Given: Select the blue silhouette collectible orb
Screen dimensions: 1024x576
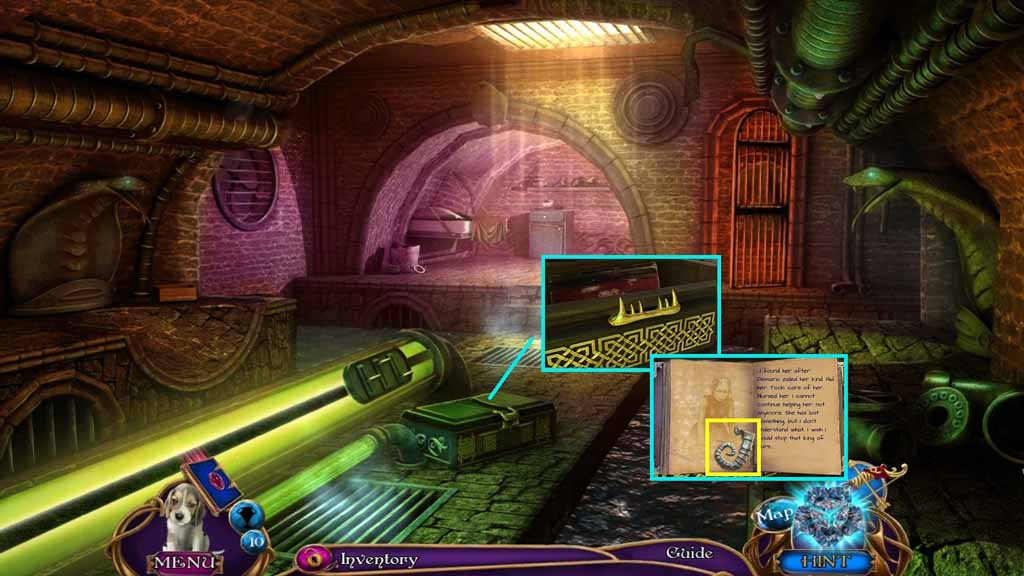Looking at the screenshot, I should click(x=246, y=515).
